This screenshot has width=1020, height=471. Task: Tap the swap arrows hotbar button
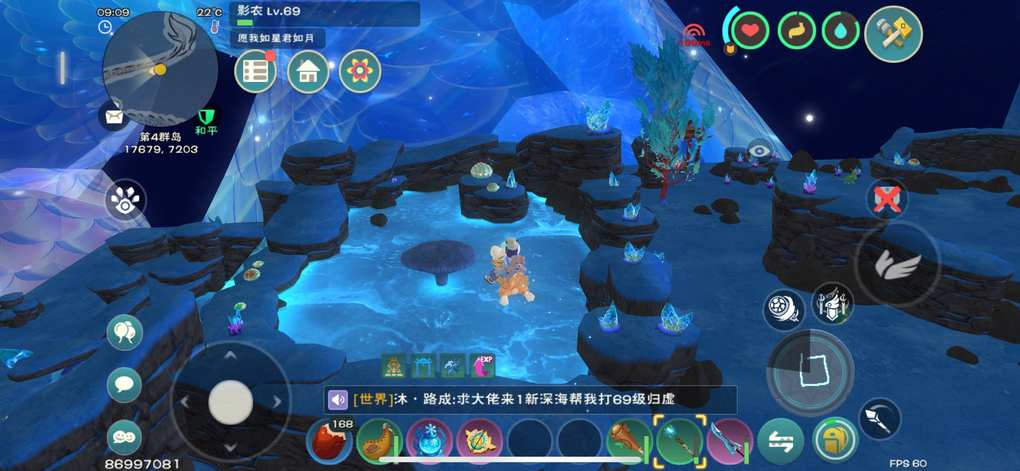pyautogui.click(x=780, y=441)
